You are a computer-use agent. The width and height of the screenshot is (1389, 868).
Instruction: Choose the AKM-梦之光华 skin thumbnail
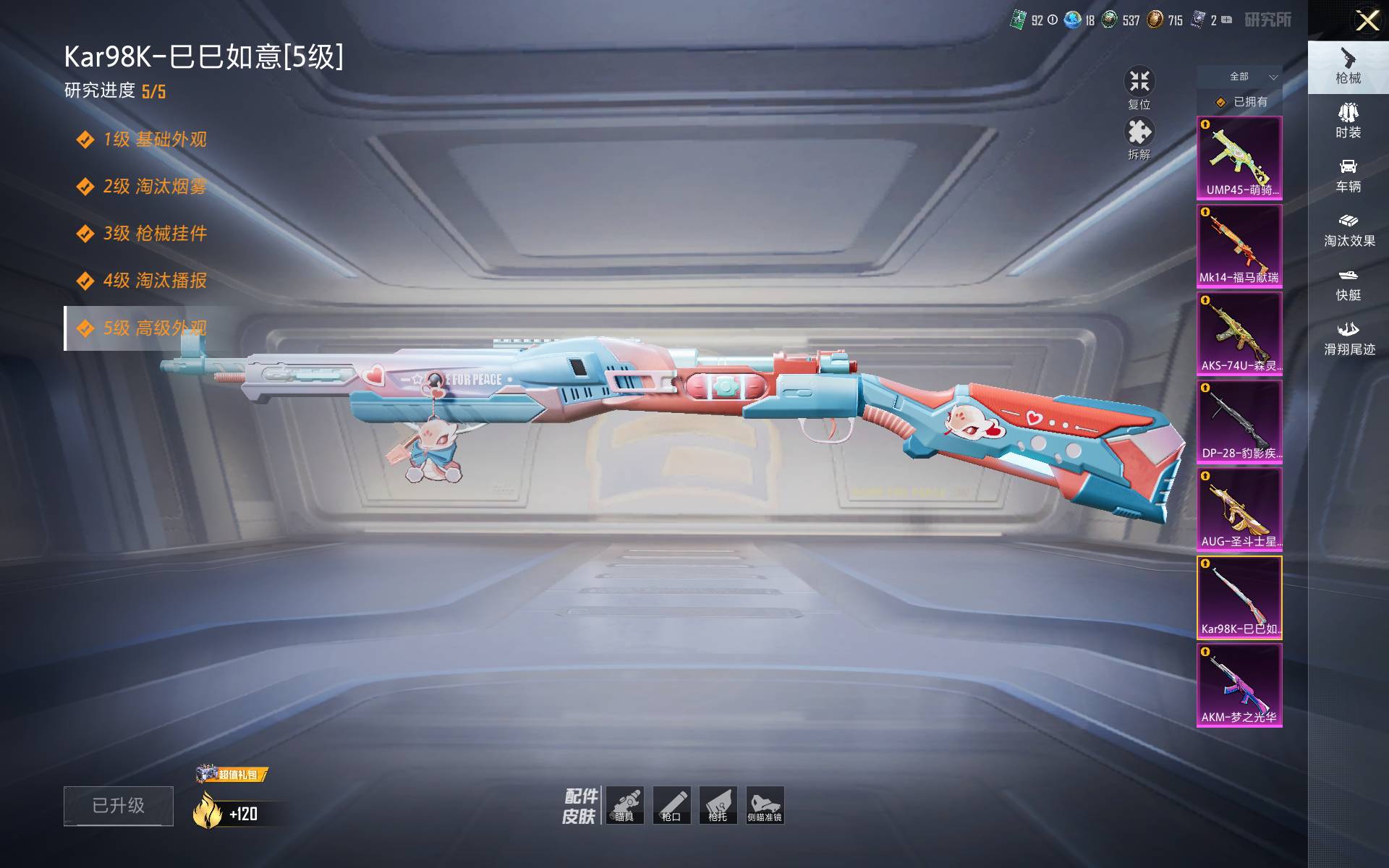(x=1239, y=685)
